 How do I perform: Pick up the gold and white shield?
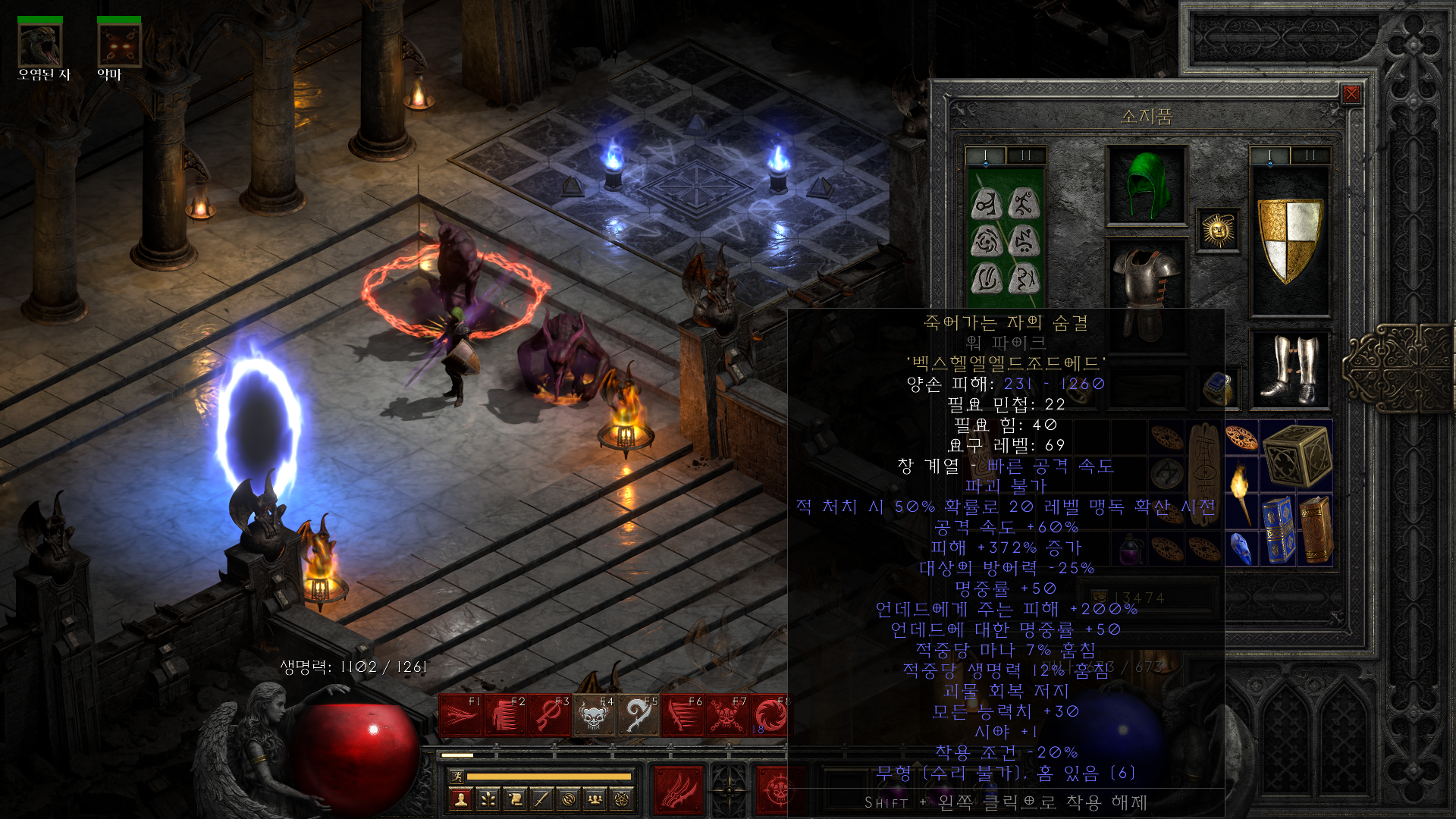click(1289, 240)
